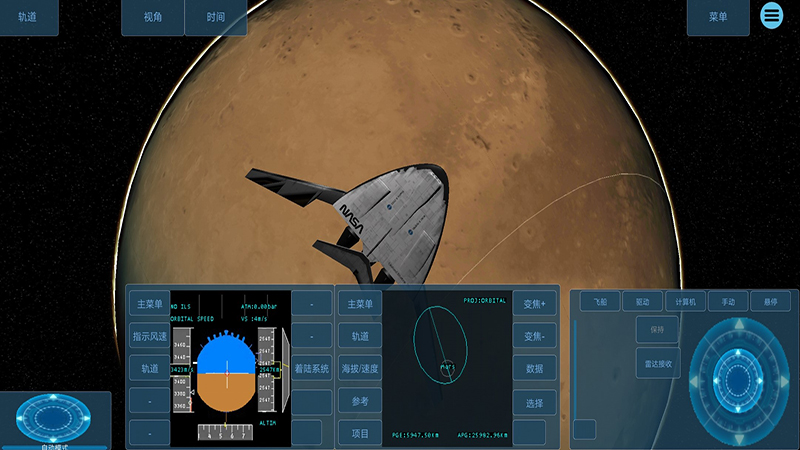
Task: Zoom in the orbit map with 变焦+
Action: (x=535, y=304)
